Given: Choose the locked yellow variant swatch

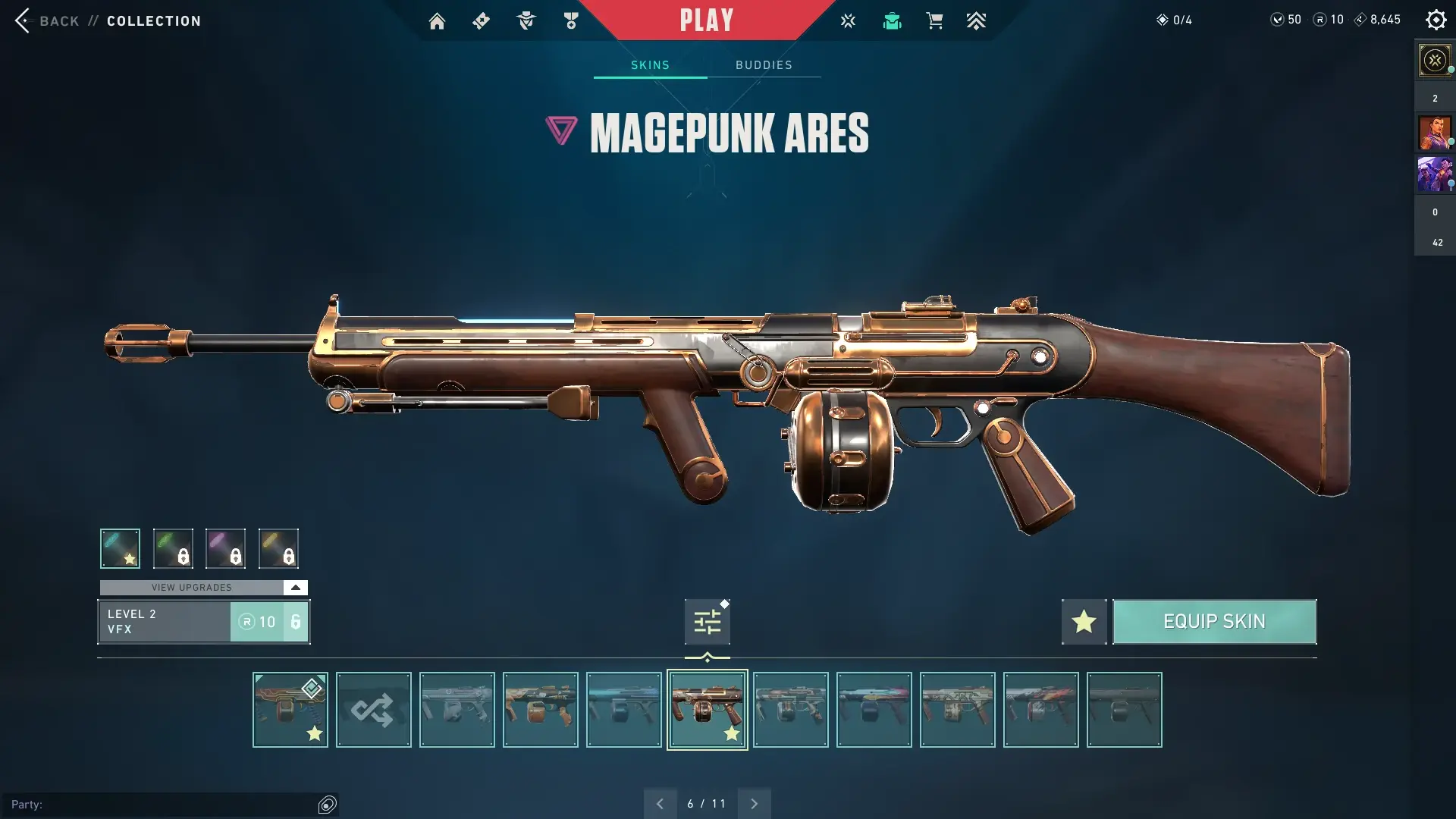Looking at the screenshot, I should point(278,548).
